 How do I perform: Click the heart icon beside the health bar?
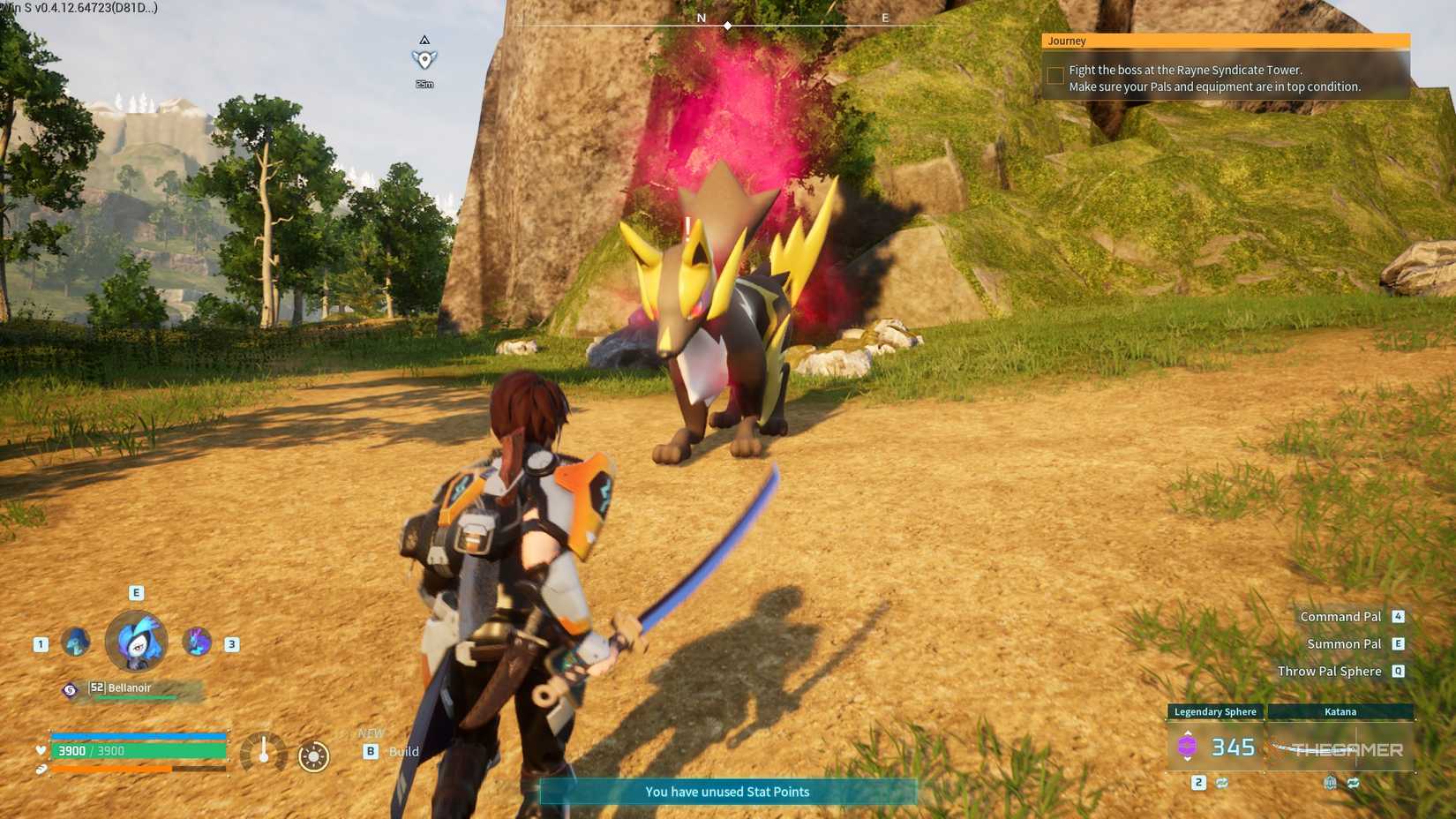pyautogui.click(x=40, y=751)
